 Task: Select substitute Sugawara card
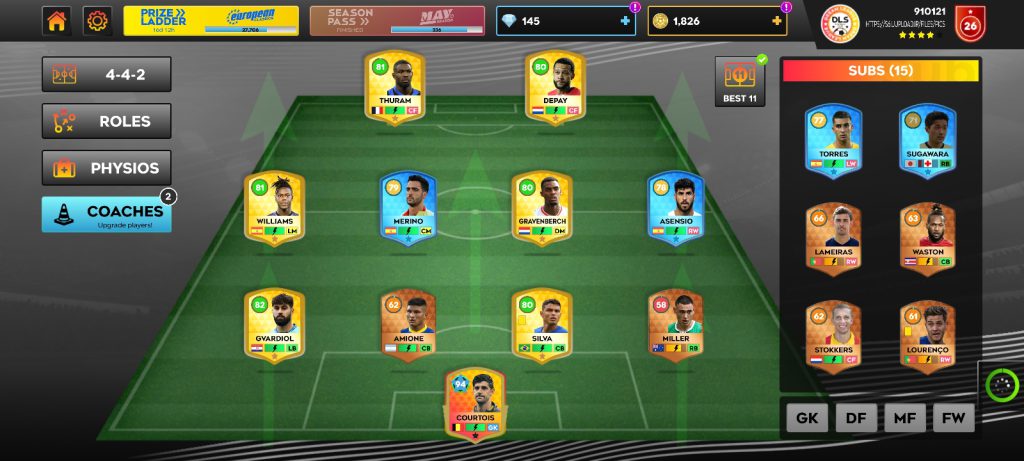pyautogui.click(x=927, y=141)
